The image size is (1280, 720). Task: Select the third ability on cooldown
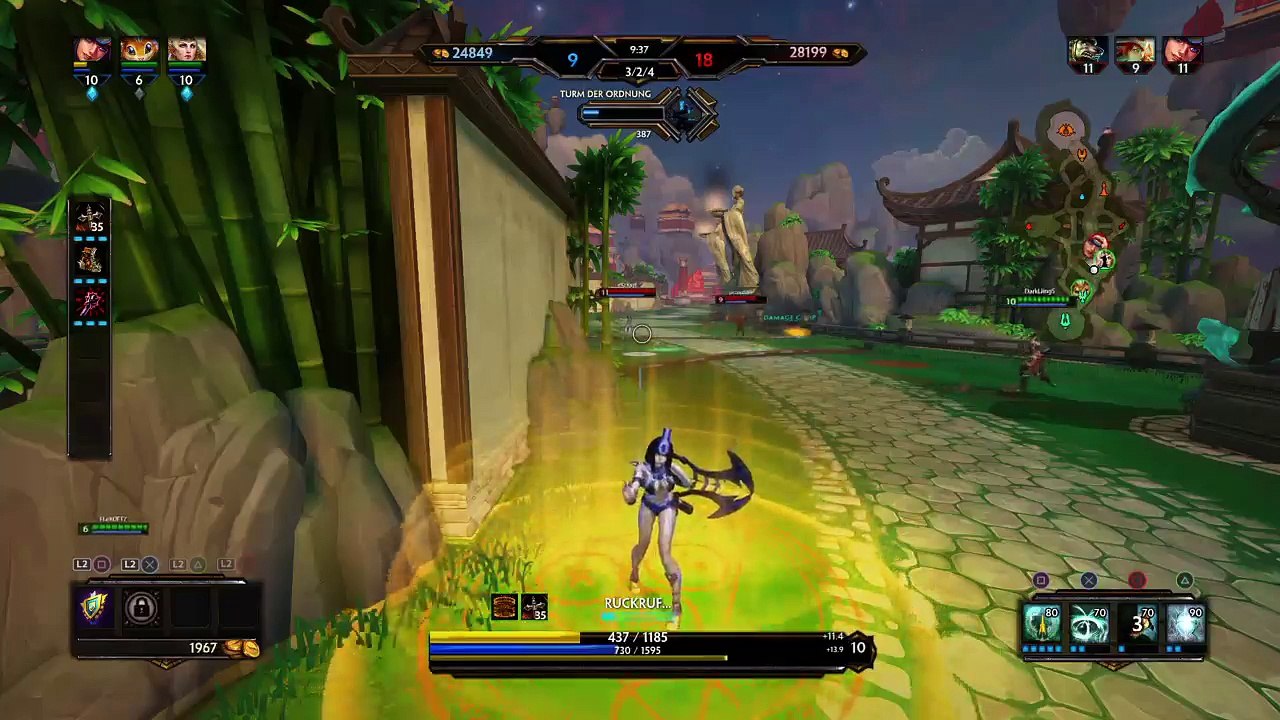pos(1137,624)
